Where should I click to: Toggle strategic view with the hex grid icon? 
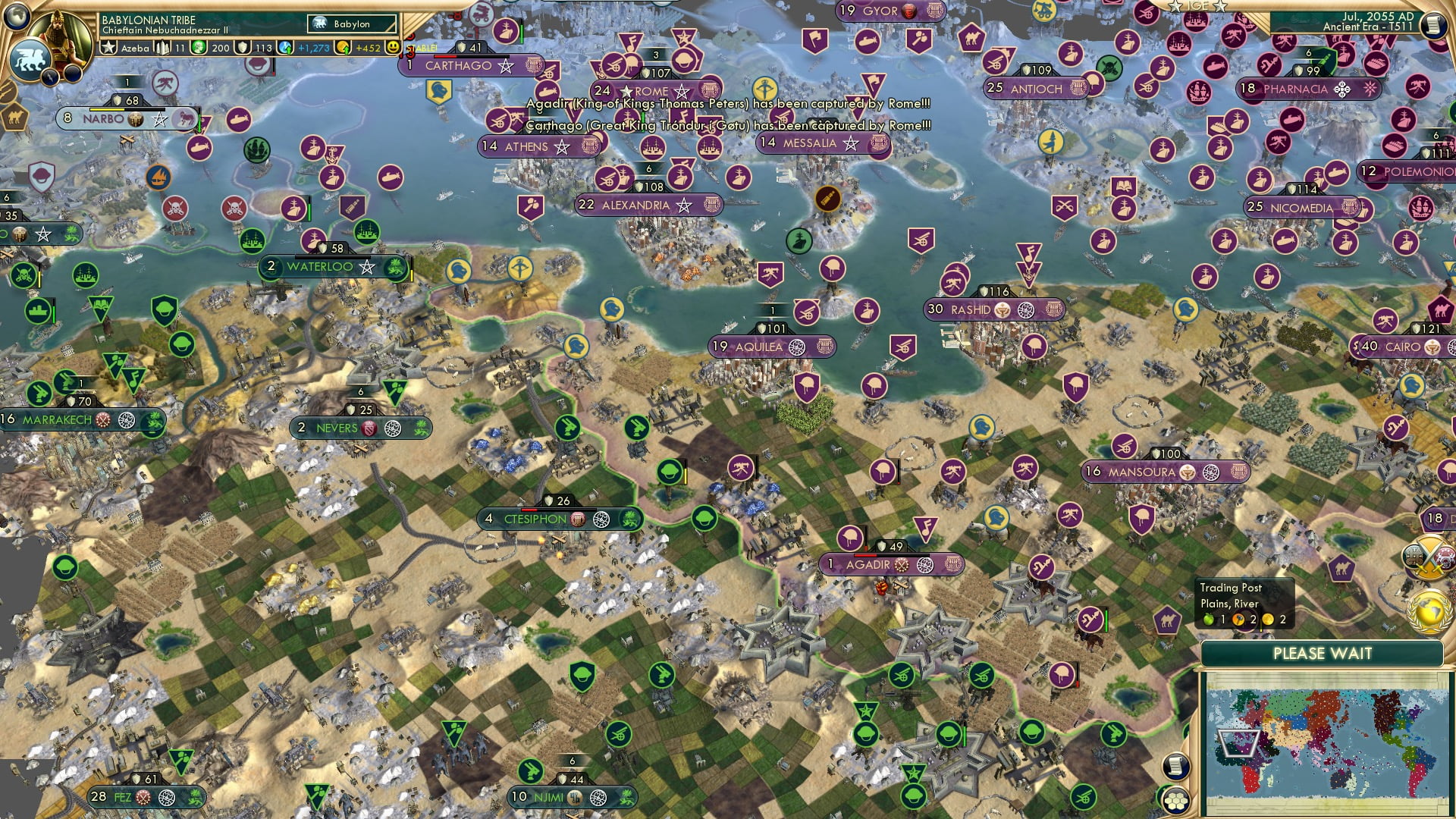[1175, 801]
